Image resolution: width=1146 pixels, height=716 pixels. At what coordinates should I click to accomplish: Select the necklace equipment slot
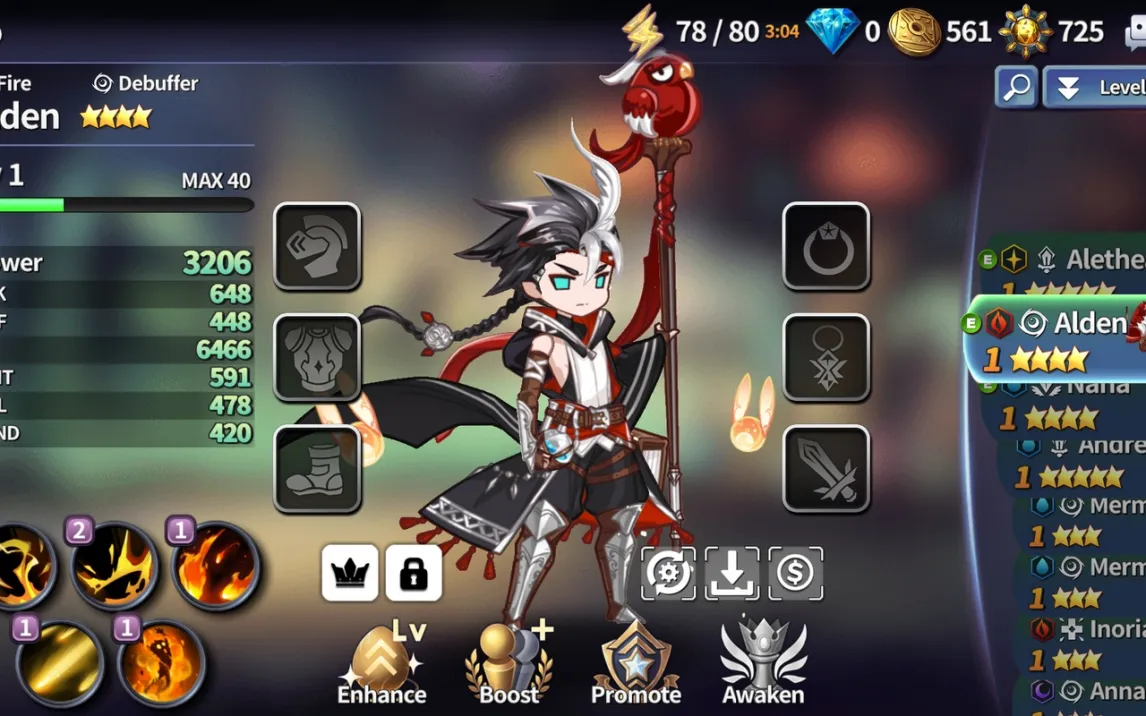coord(826,357)
